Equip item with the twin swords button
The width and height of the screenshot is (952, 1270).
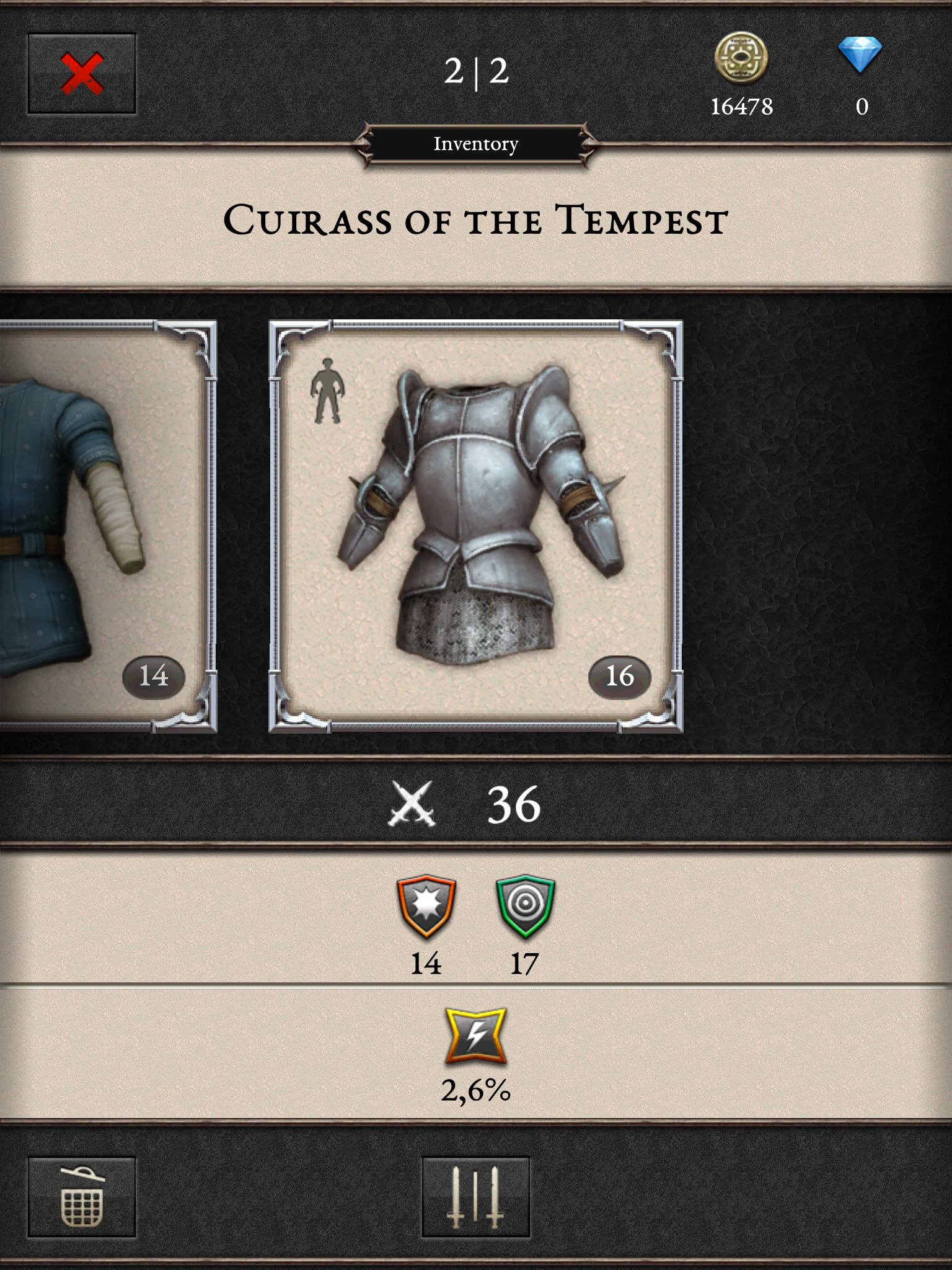coord(475,1197)
